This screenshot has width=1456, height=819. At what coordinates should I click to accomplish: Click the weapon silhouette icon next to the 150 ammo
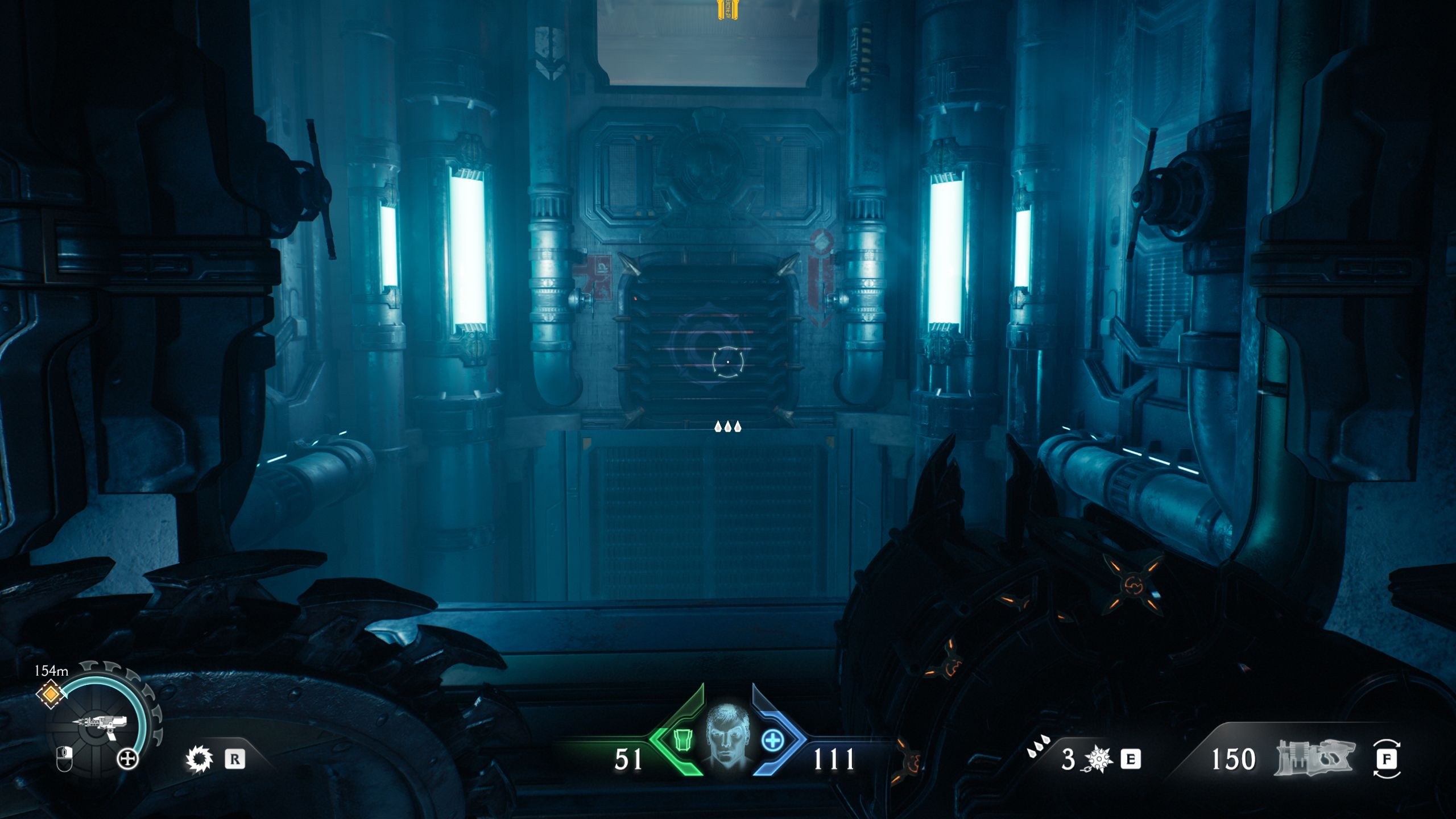coord(1316,758)
